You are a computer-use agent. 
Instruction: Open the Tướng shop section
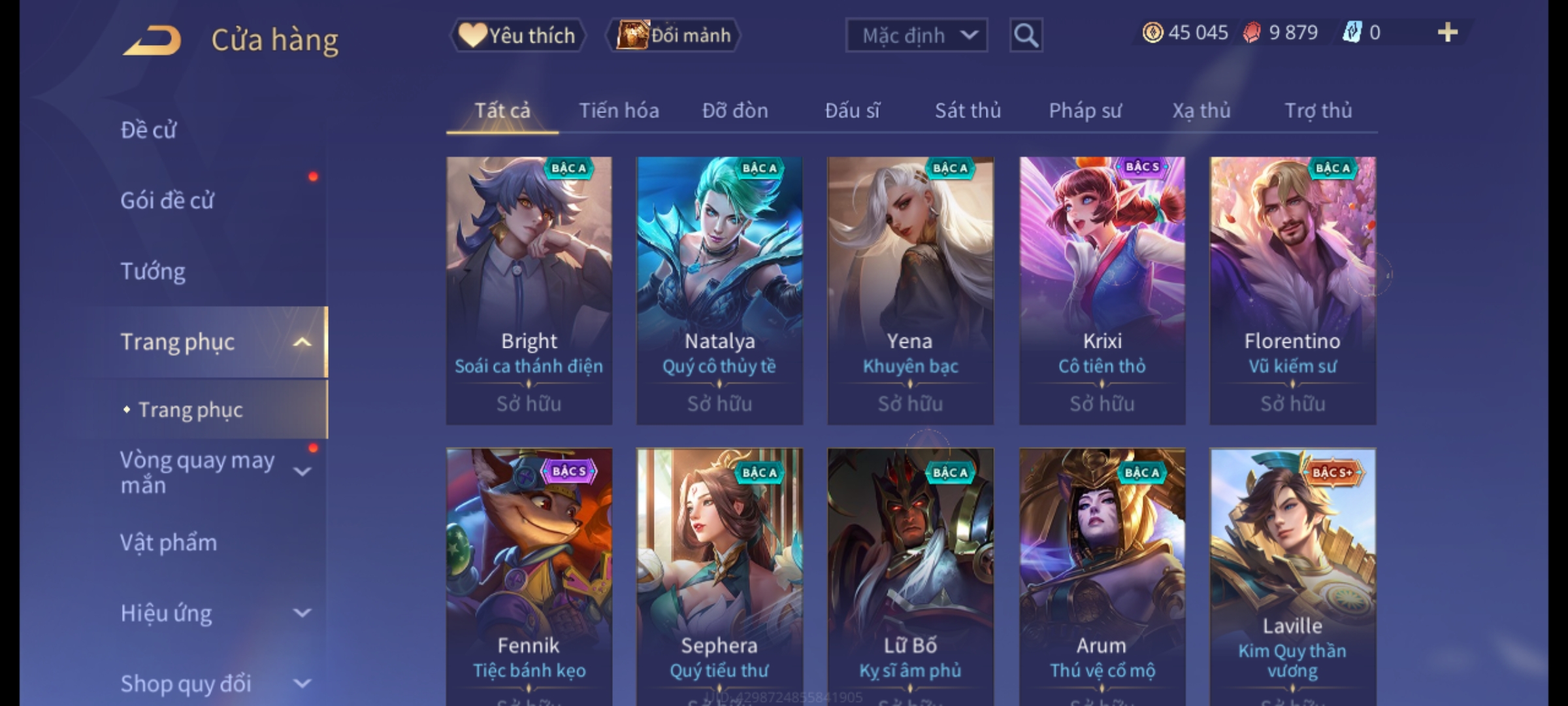[x=153, y=271]
